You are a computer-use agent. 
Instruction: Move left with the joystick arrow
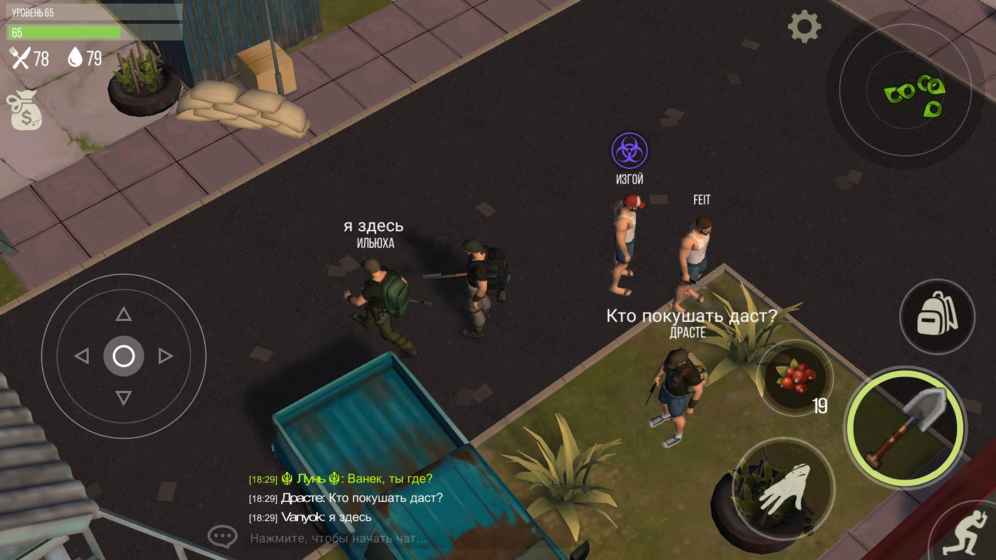click(82, 356)
